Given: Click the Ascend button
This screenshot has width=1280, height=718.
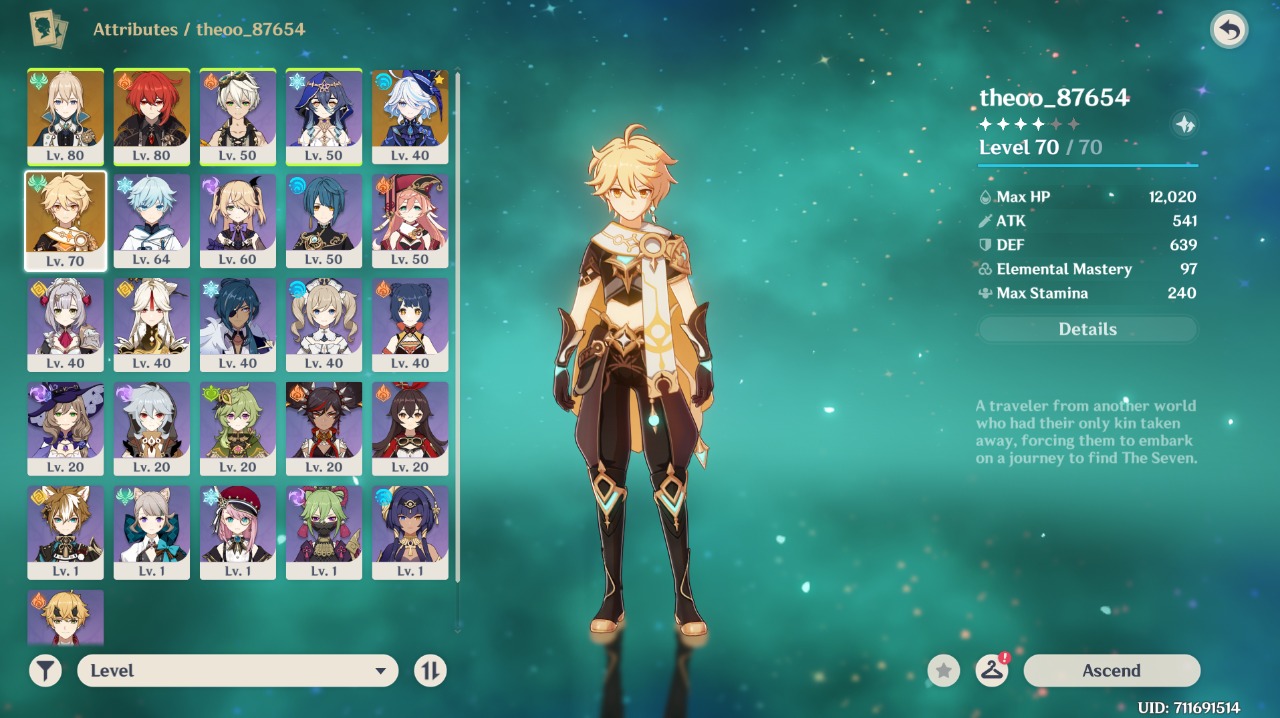Looking at the screenshot, I should tap(1111, 671).
